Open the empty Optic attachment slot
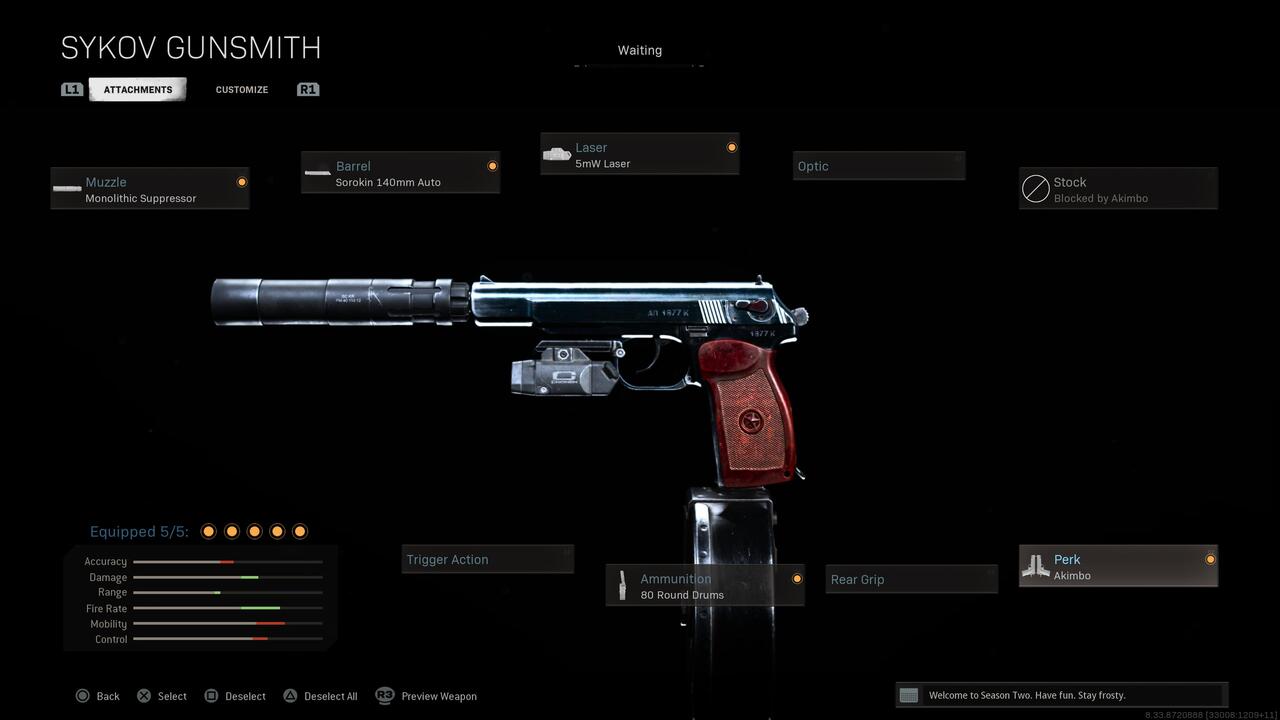This screenshot has height=720, width=1280. [x=879, y=166]
